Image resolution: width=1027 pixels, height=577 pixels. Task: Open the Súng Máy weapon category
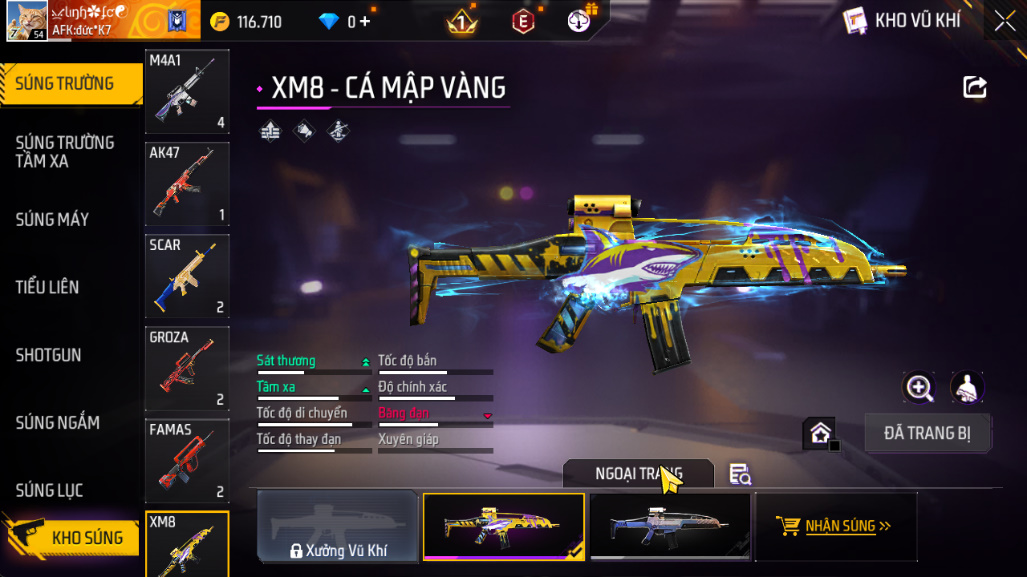pos(52,219)
